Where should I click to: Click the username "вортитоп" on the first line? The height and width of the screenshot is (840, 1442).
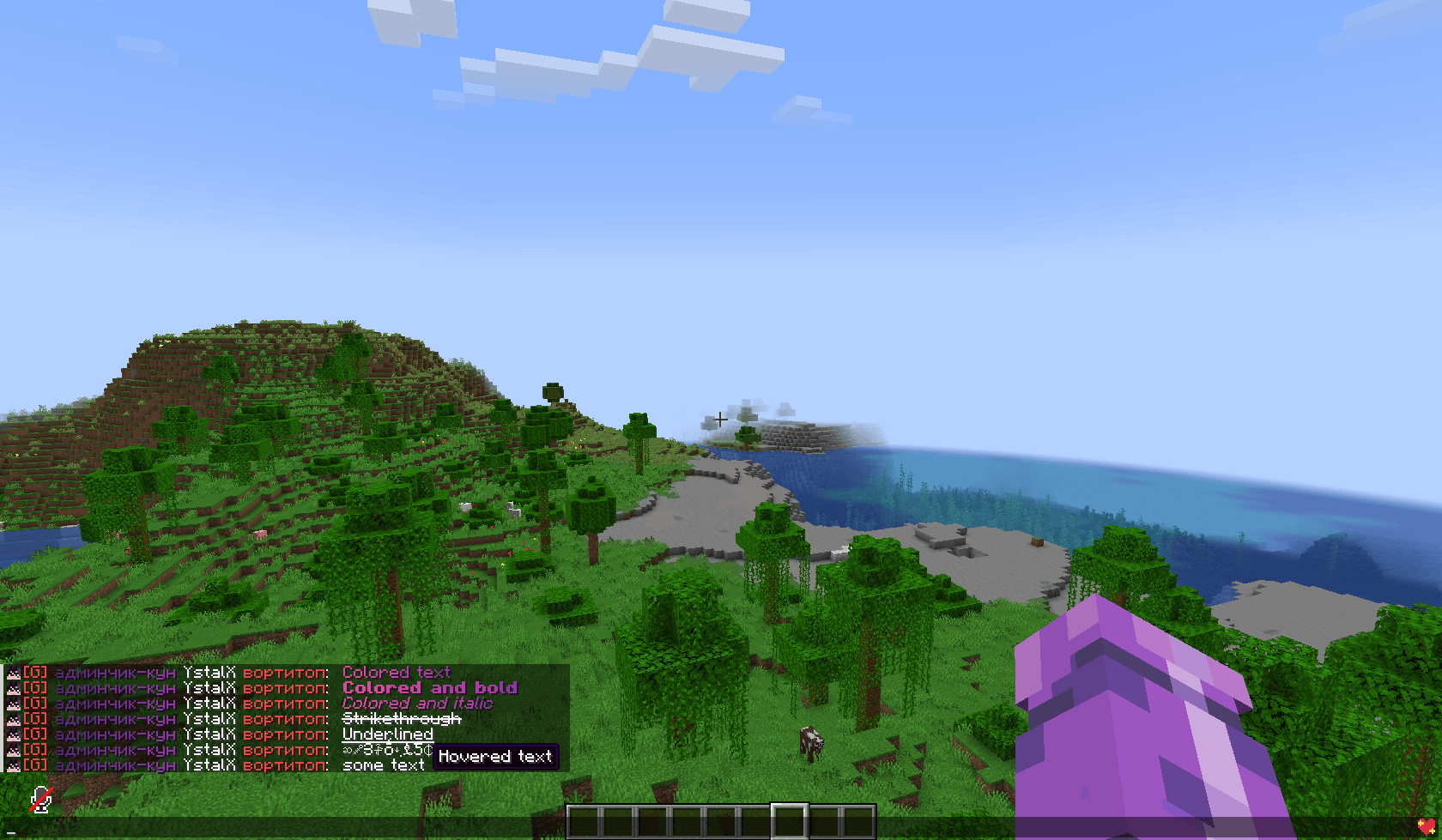283,673
